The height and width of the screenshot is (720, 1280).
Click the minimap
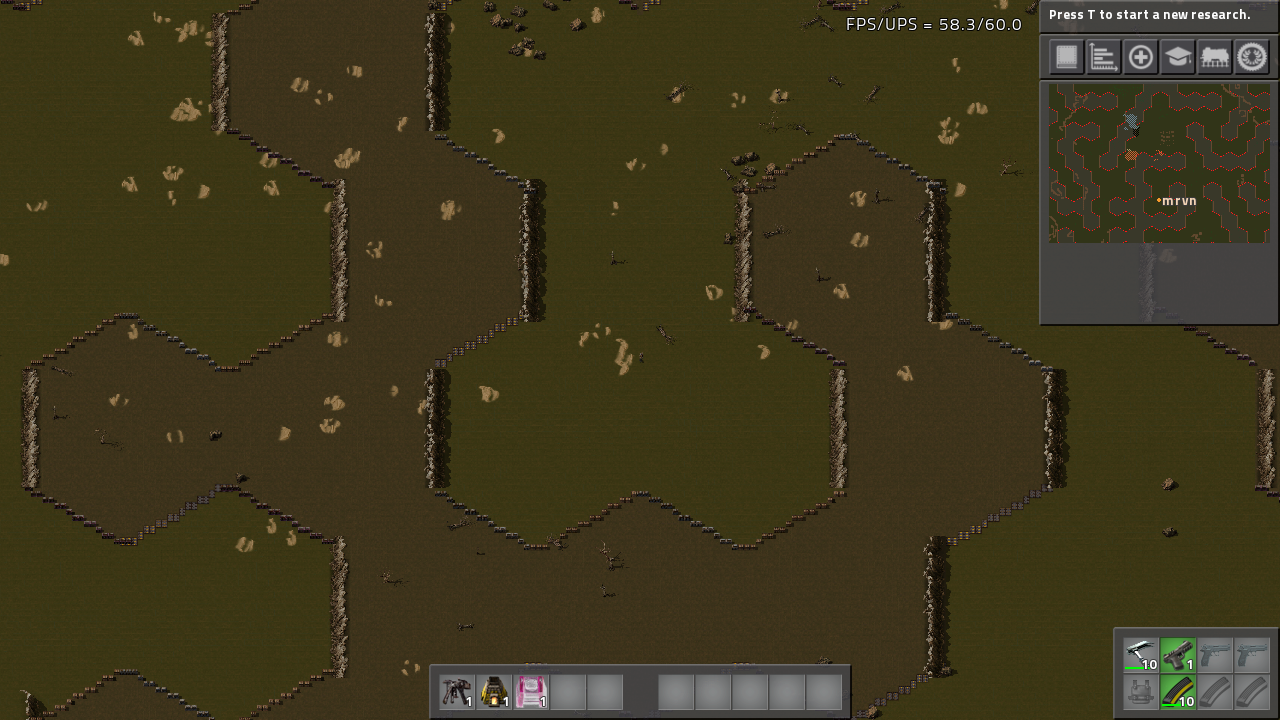click(1159, 163)
